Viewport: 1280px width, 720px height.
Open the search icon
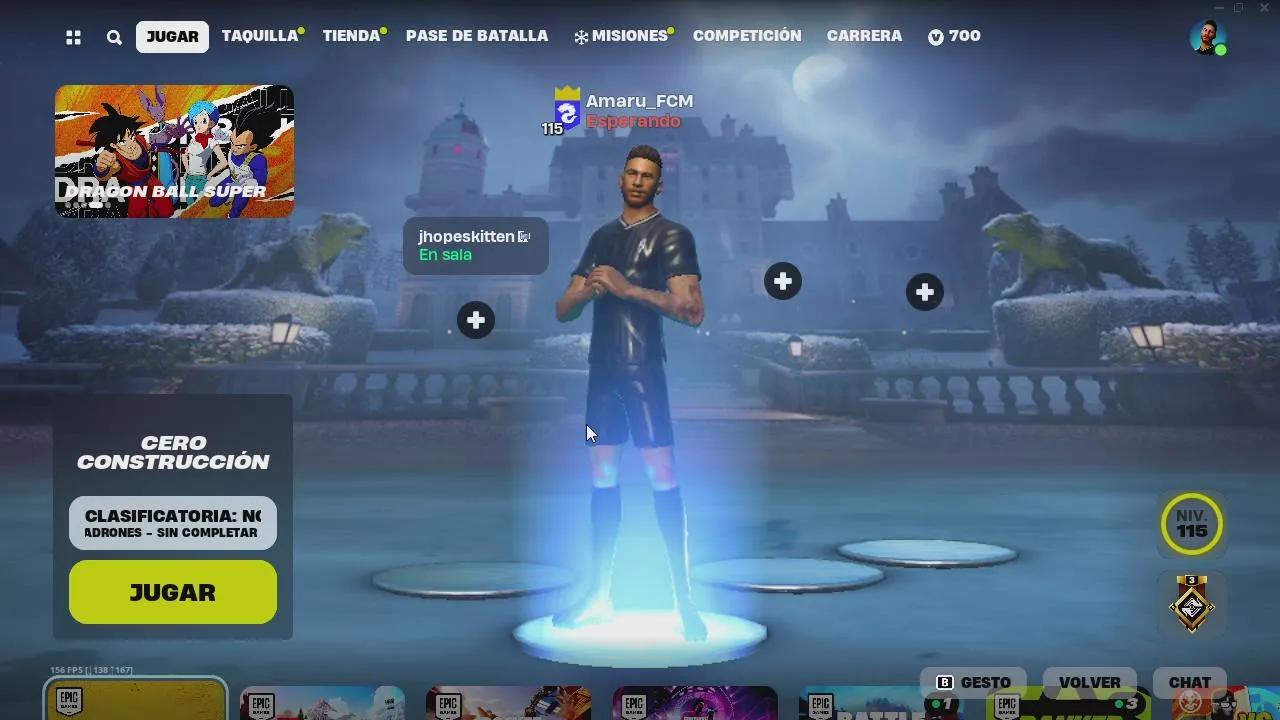click(113, 36)
